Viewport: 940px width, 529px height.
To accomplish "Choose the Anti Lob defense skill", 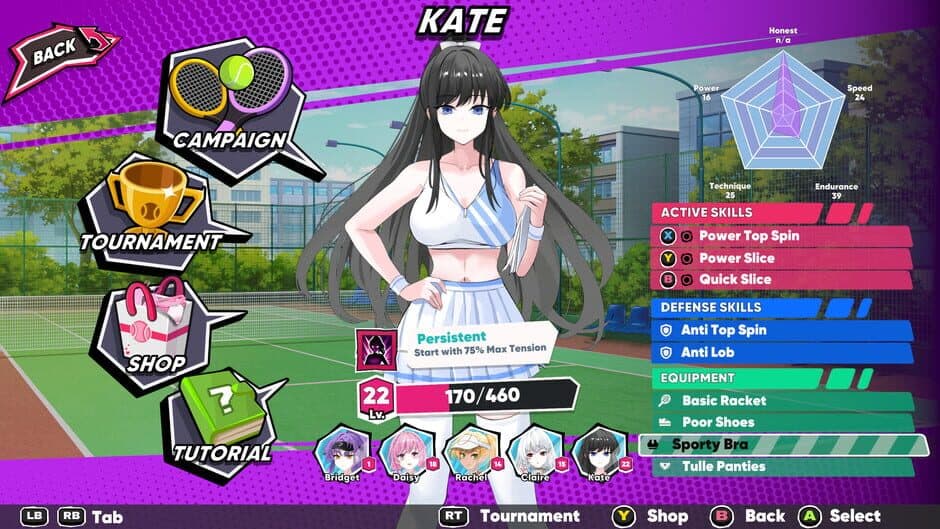I will (780, 352).
